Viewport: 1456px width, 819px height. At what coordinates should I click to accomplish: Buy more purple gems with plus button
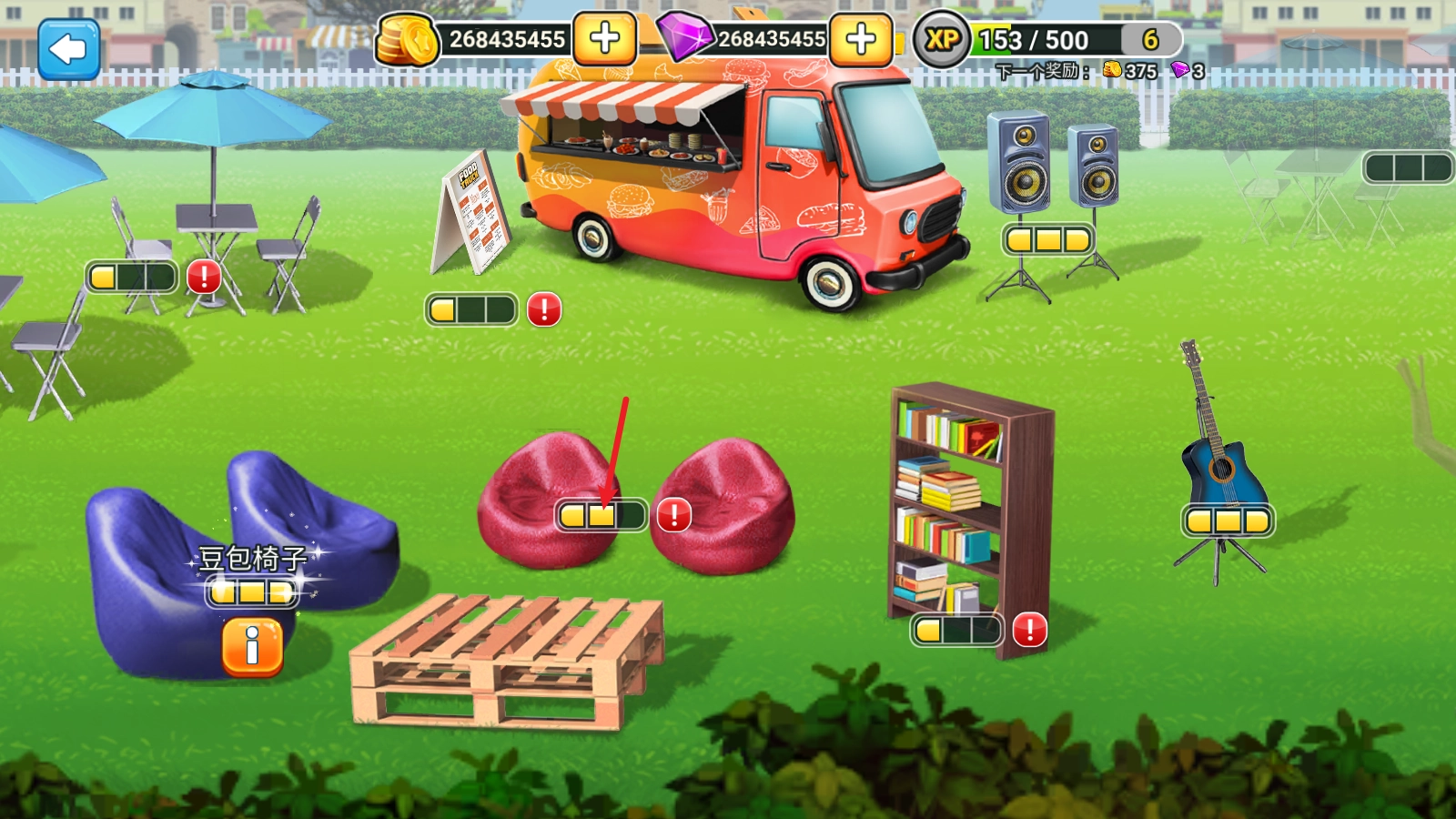[x=860, y=39]
